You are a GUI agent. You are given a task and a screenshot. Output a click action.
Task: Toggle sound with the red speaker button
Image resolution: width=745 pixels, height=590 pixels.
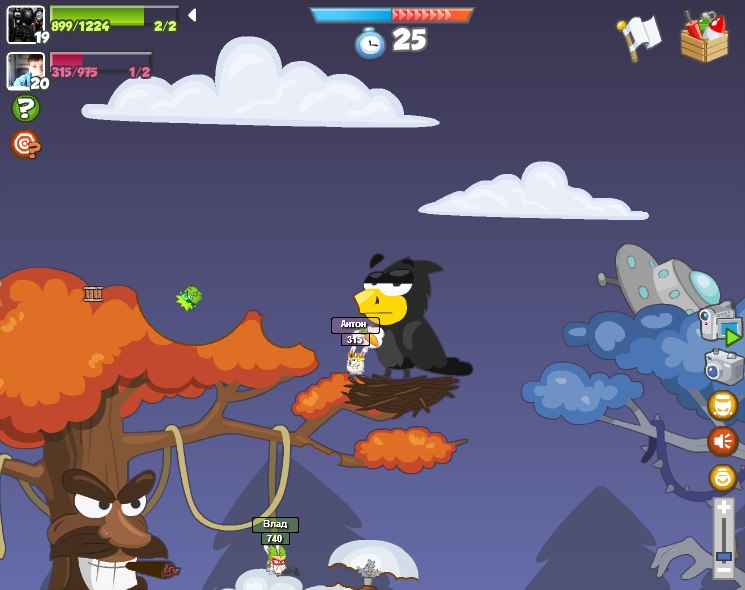pos(722,440)
